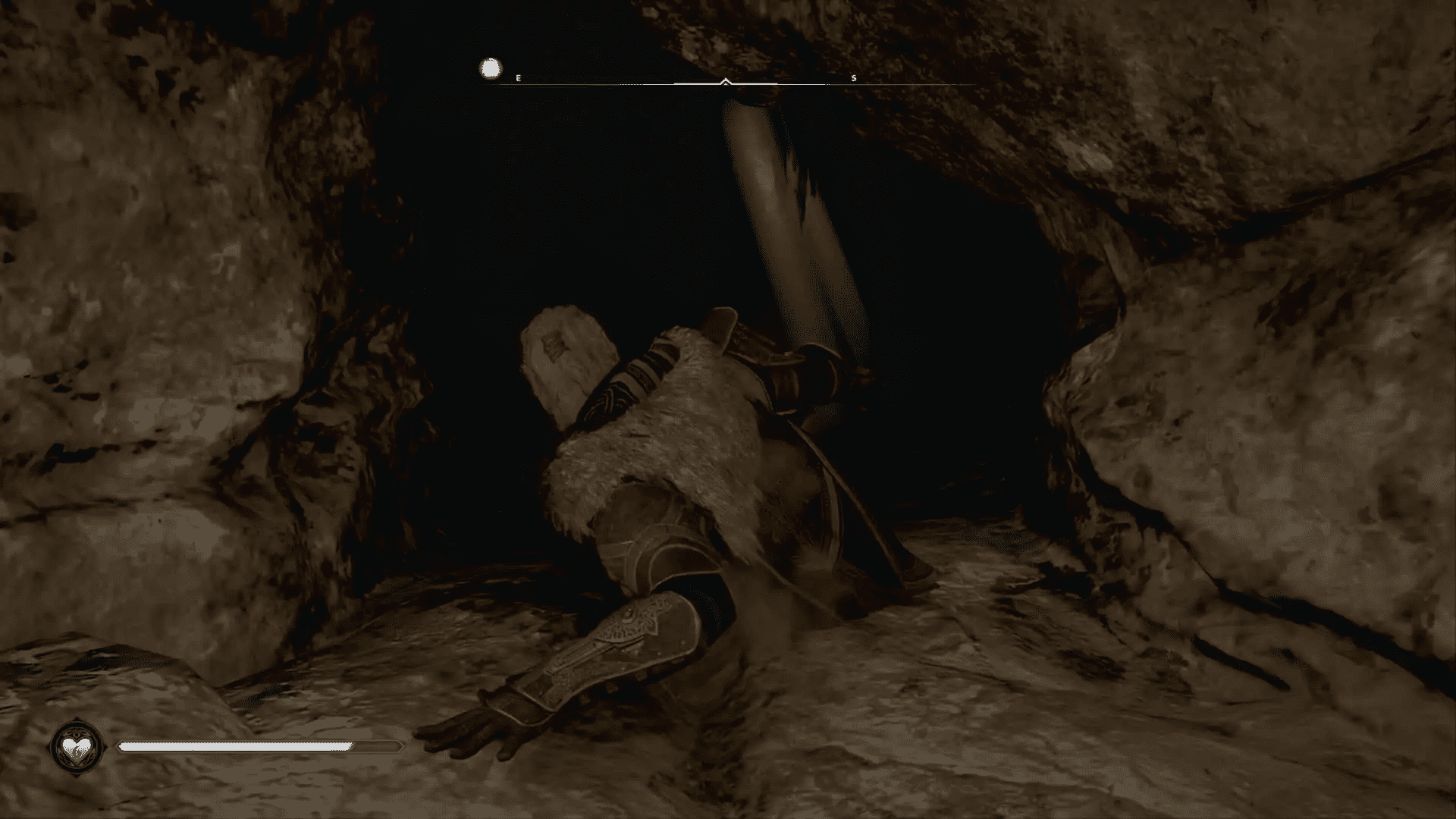Screen dimensions: 1456x819
Task: Select the white moon marker on the compass
Action: [489, 69]
